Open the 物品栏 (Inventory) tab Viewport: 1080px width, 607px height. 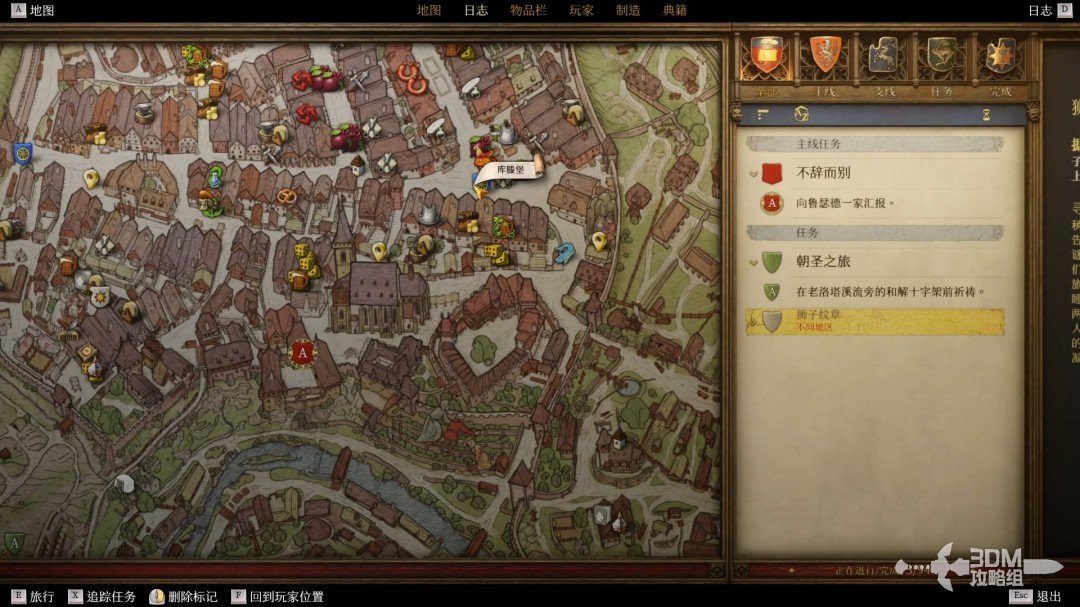(528, 10)
